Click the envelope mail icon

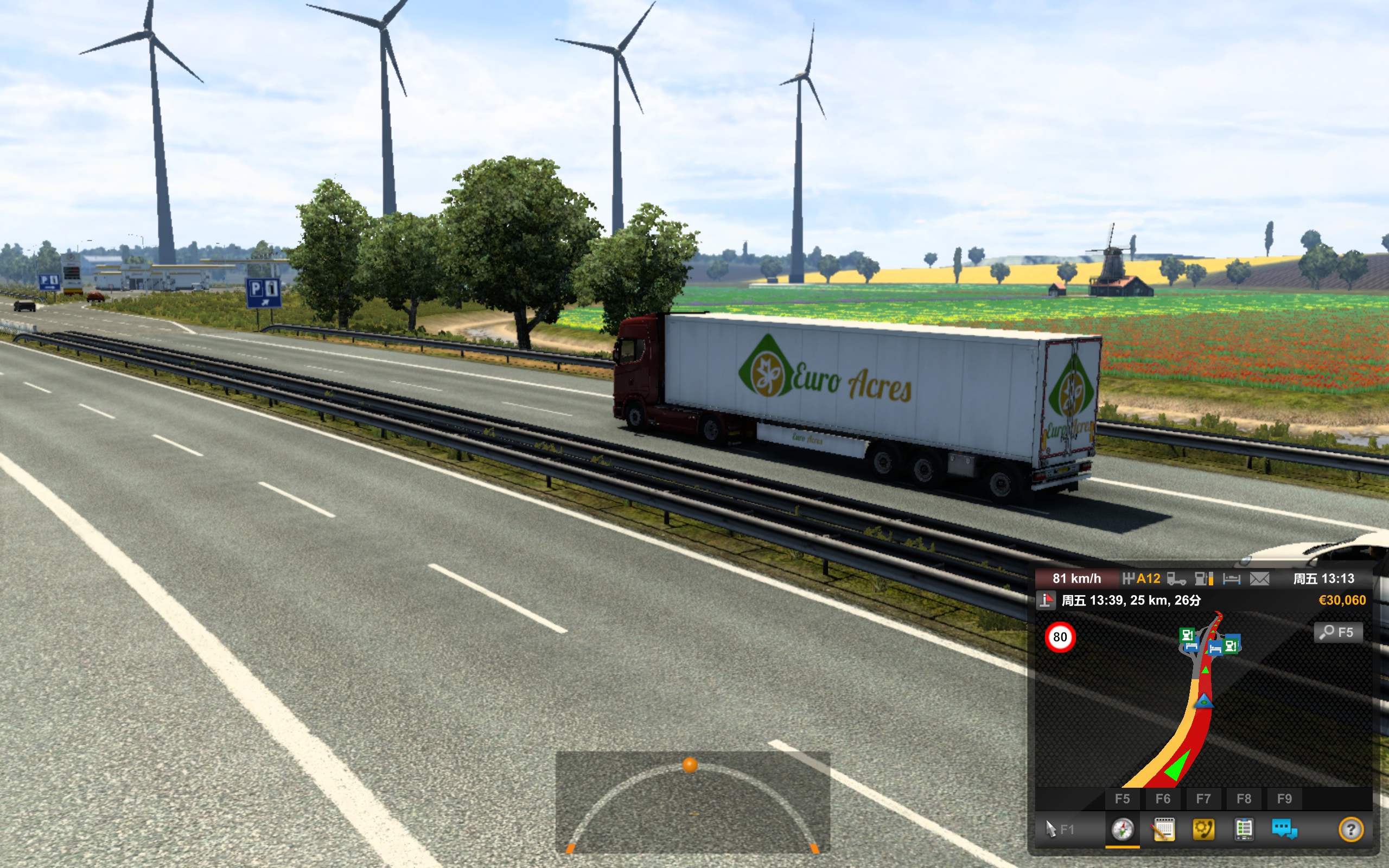[1259, 579]
